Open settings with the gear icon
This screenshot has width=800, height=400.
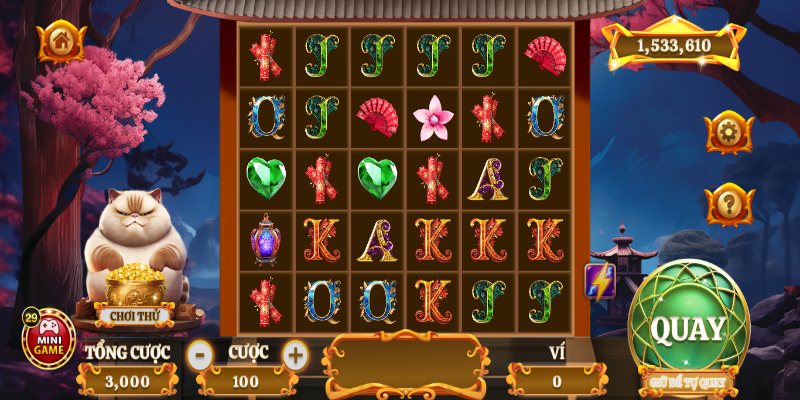pos(728,132)
